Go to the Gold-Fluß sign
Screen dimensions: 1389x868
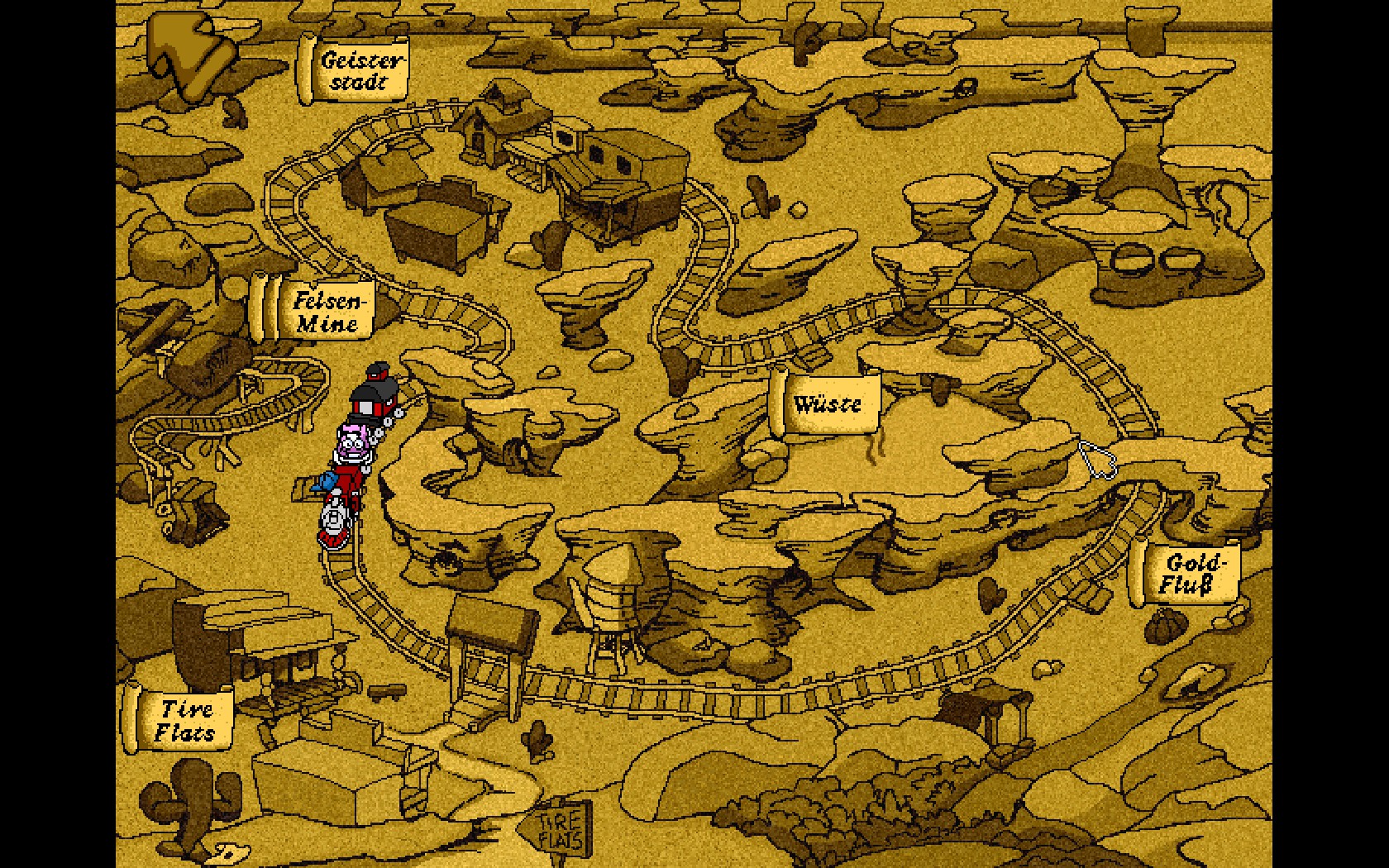pyautogui.click(x=1191, y=574)
